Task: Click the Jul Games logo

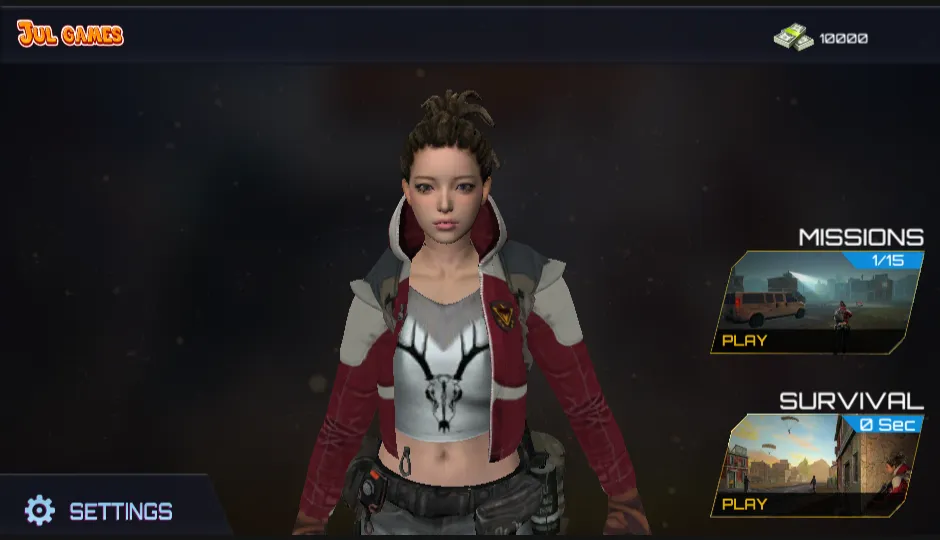Action: pos(70,35)
